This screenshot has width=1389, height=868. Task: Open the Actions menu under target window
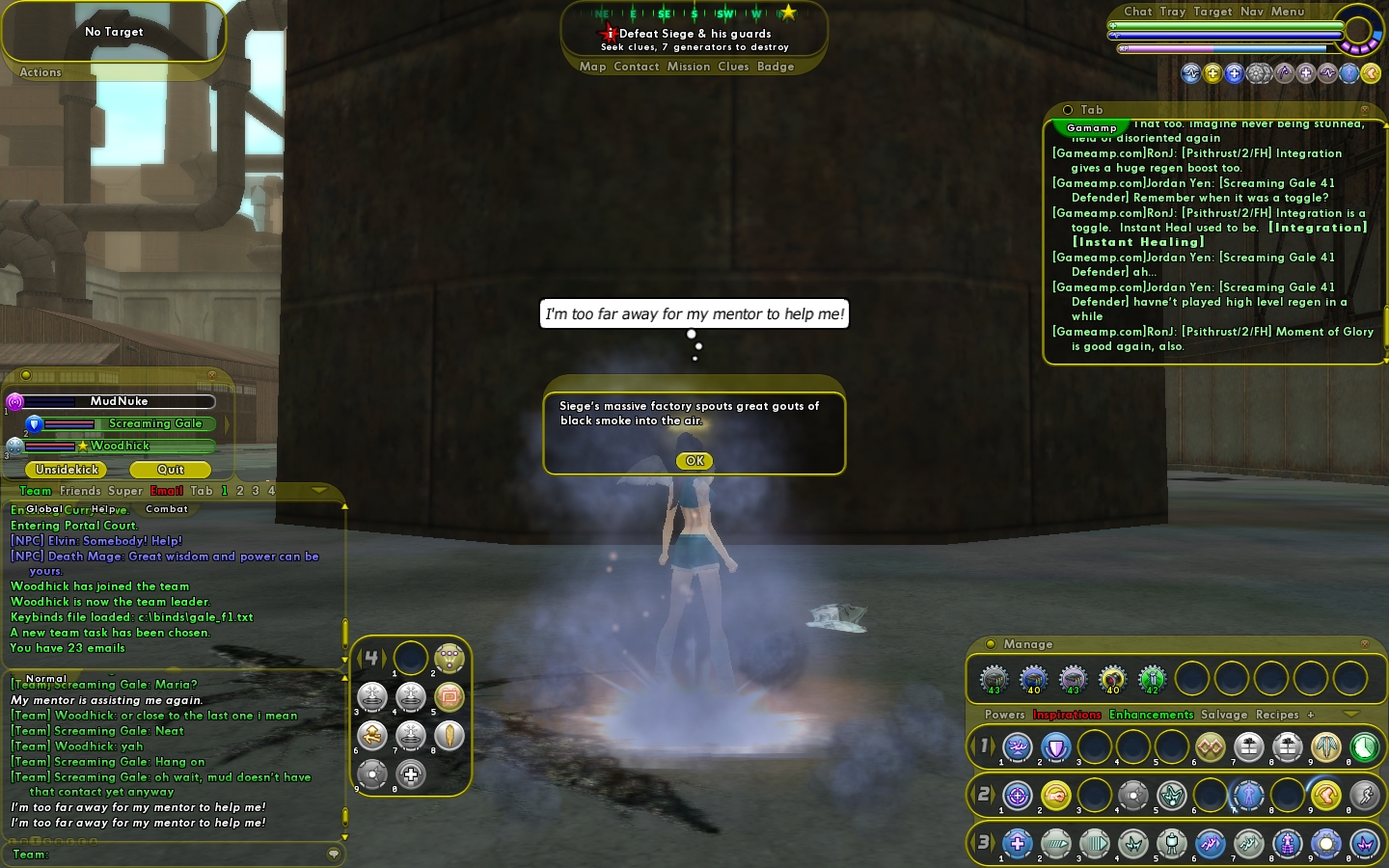41,72
